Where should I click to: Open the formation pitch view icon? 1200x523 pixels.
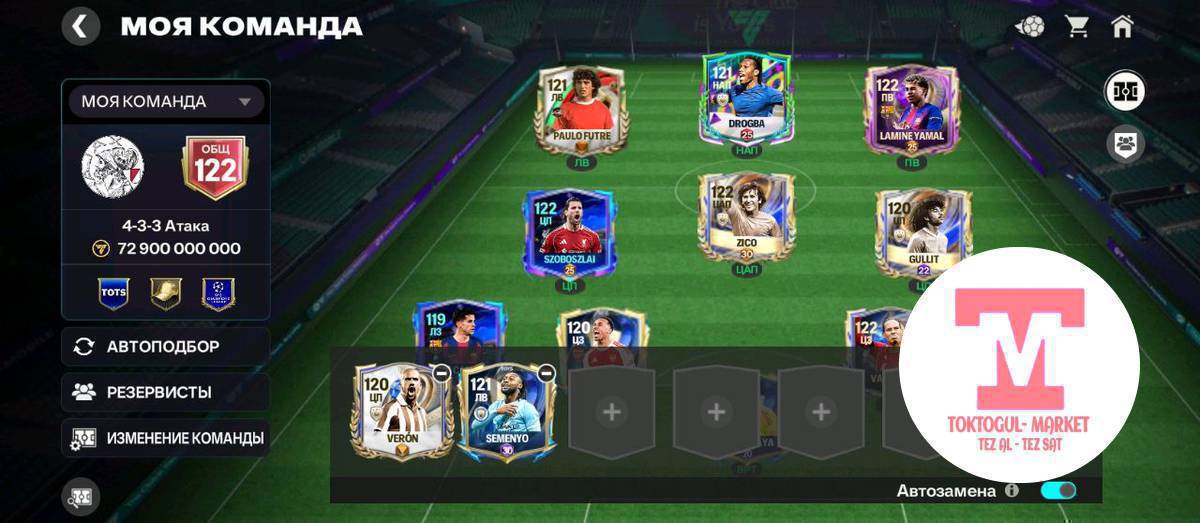pos(1124,92)
